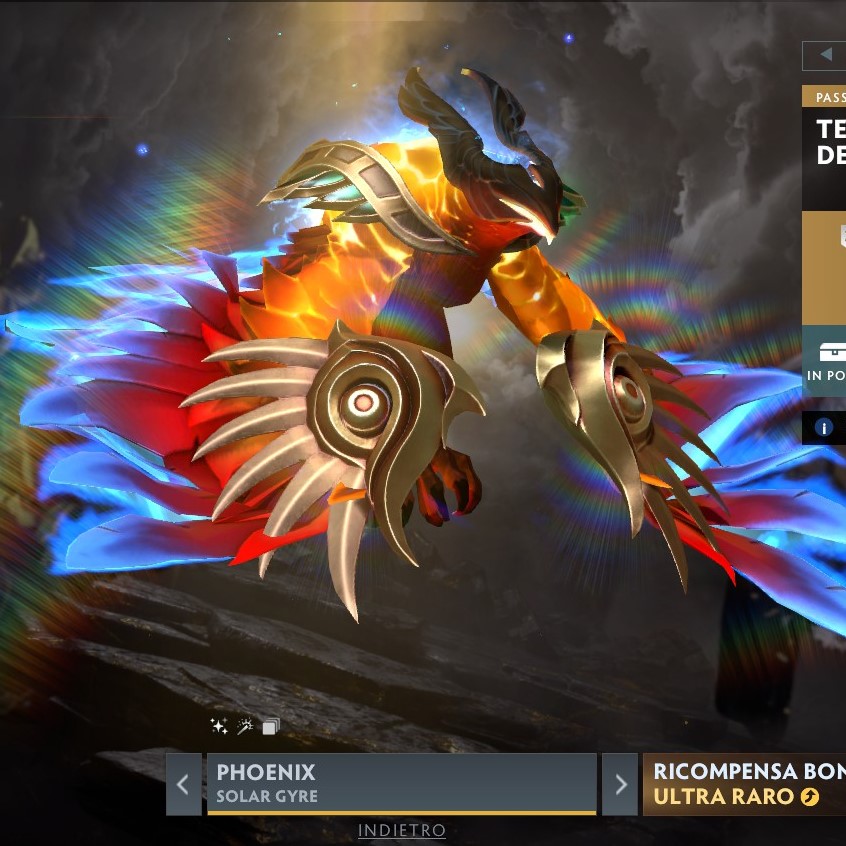Show the next item with right arrow

click(x=620, y=784)
